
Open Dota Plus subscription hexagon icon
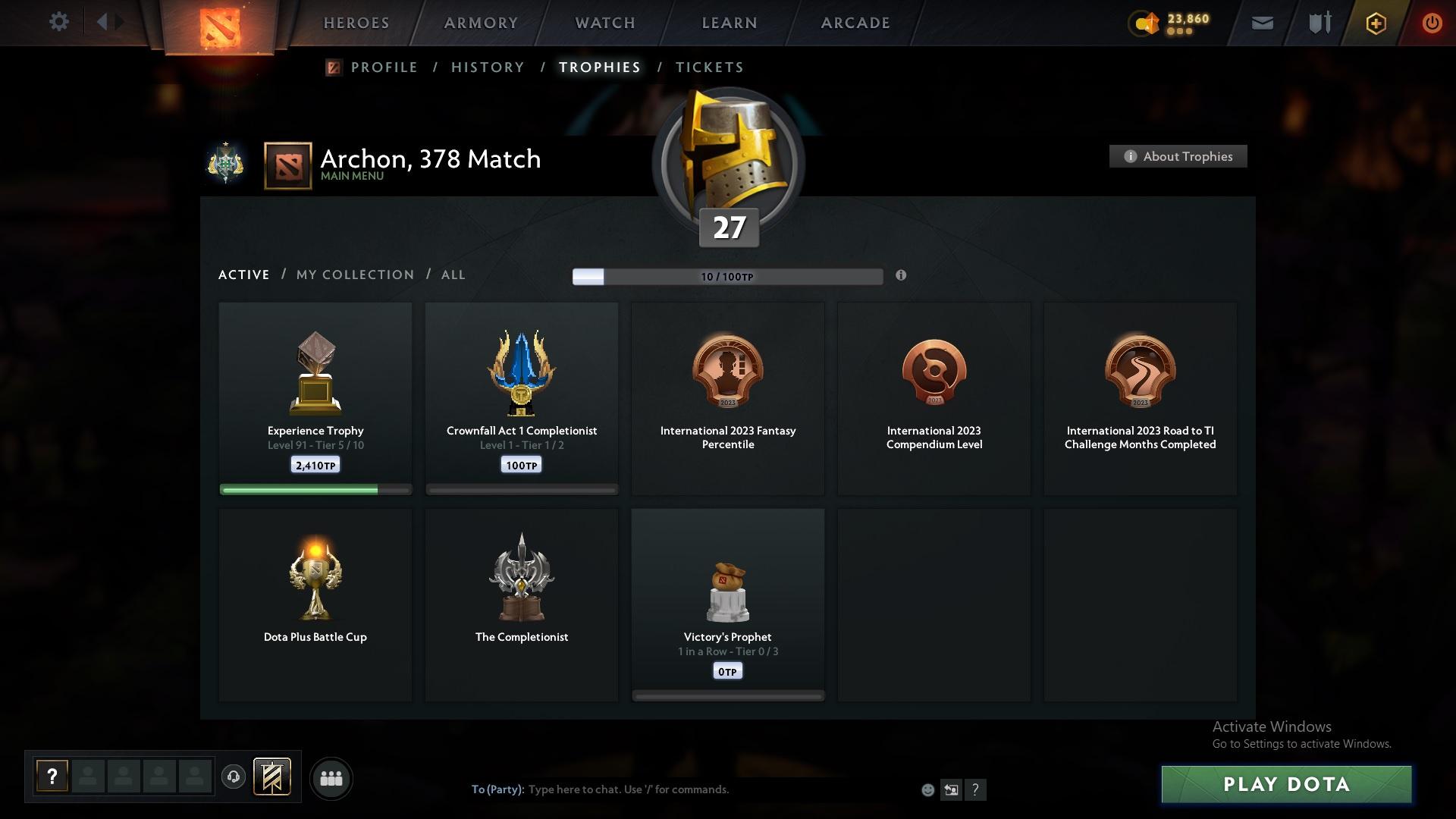pyautogui.click(x=1375, y=23)
